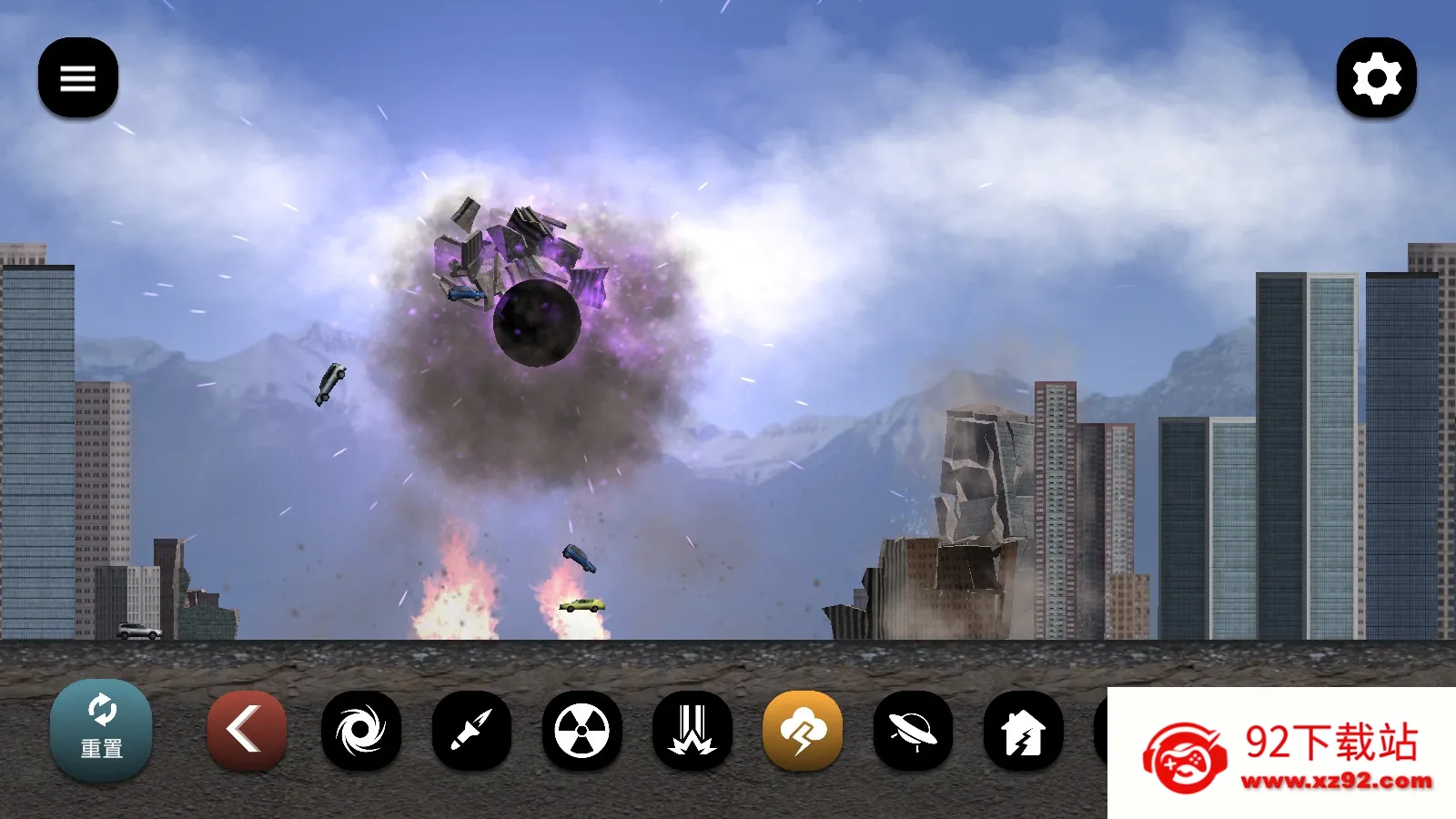
Task: Activate the nuclear radiation weapon
Action: tap(582, 731)
